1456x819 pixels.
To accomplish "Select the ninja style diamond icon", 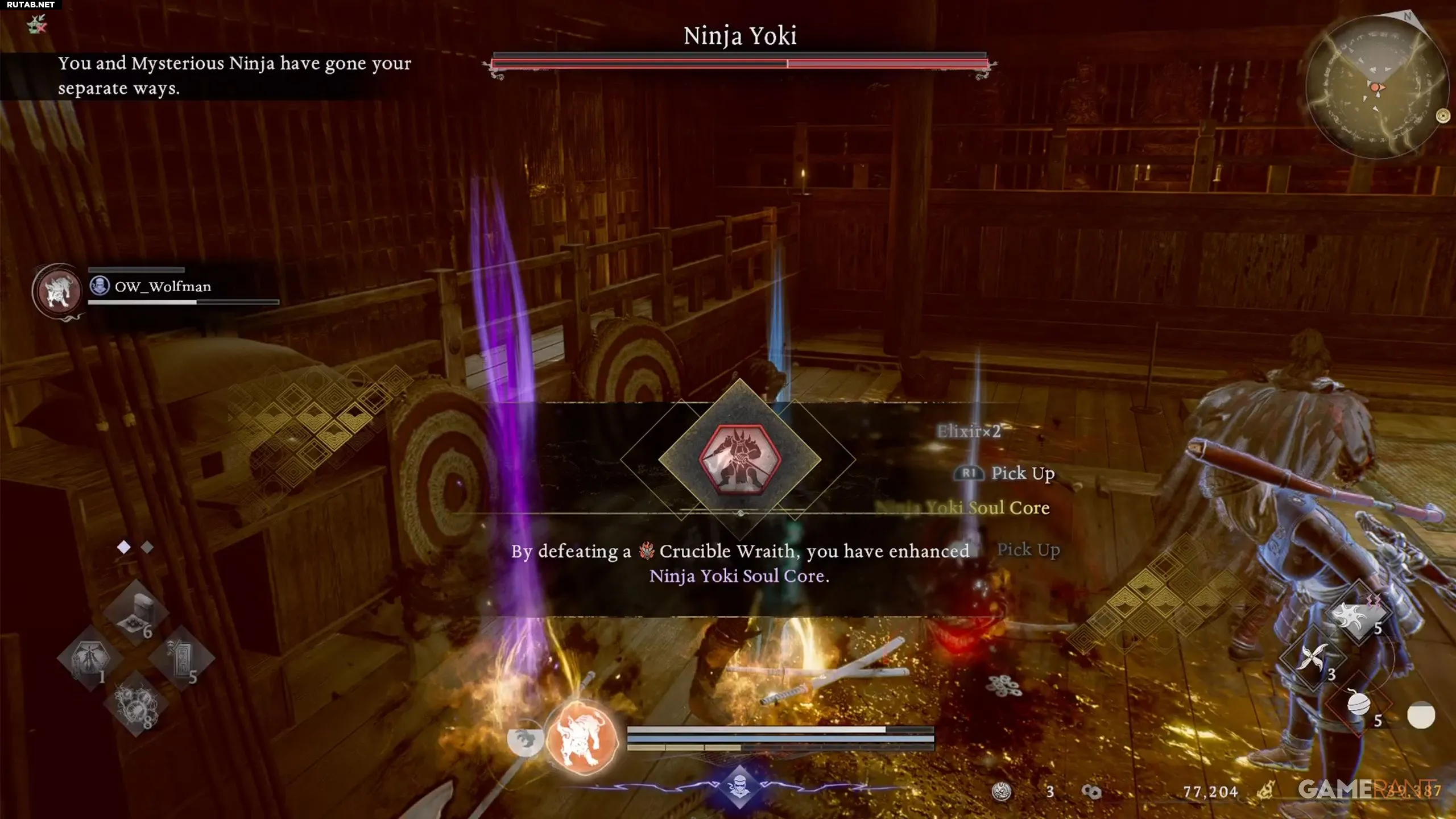I will (739, 788).
